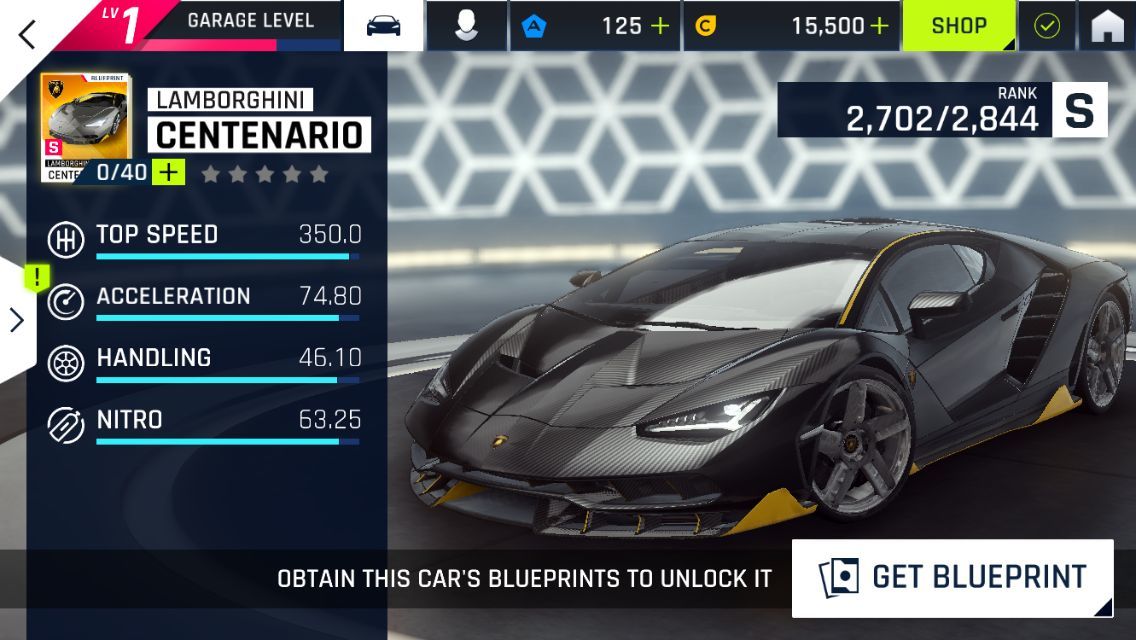Open the player profile tab

pos(466,26)
